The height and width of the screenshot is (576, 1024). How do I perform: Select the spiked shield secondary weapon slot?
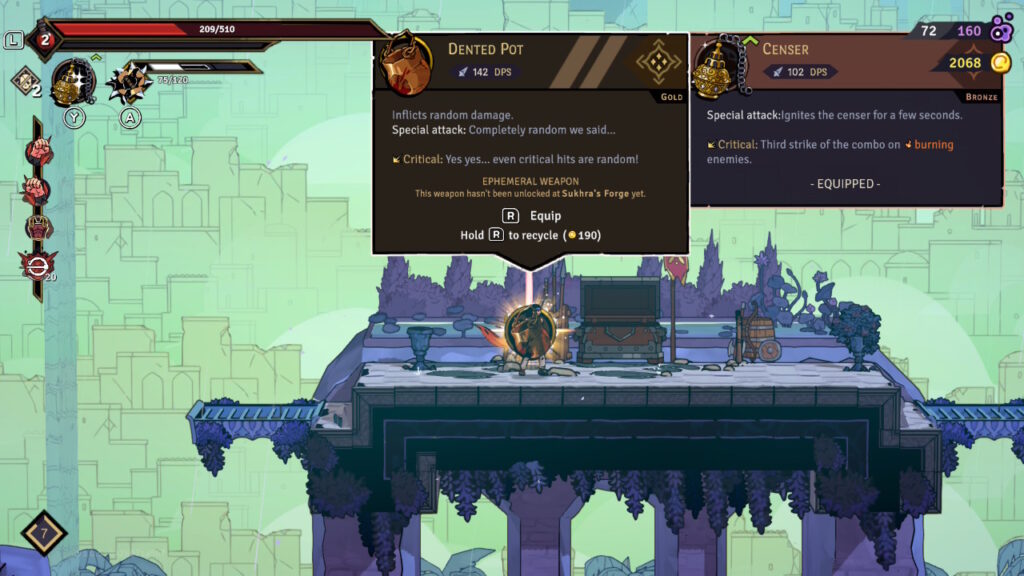[128, 82]
